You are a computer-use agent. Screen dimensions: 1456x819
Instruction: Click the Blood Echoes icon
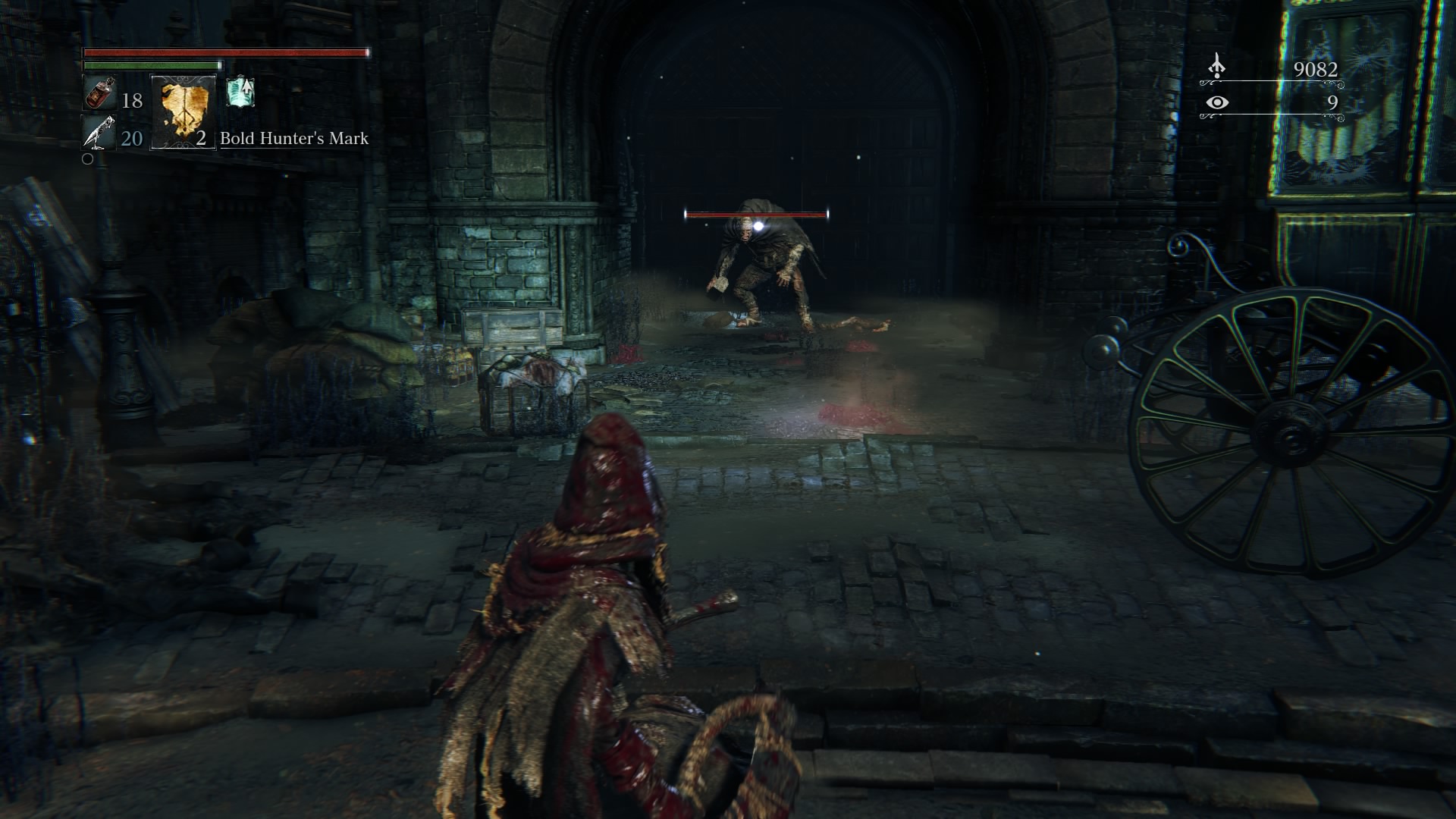1216,67
